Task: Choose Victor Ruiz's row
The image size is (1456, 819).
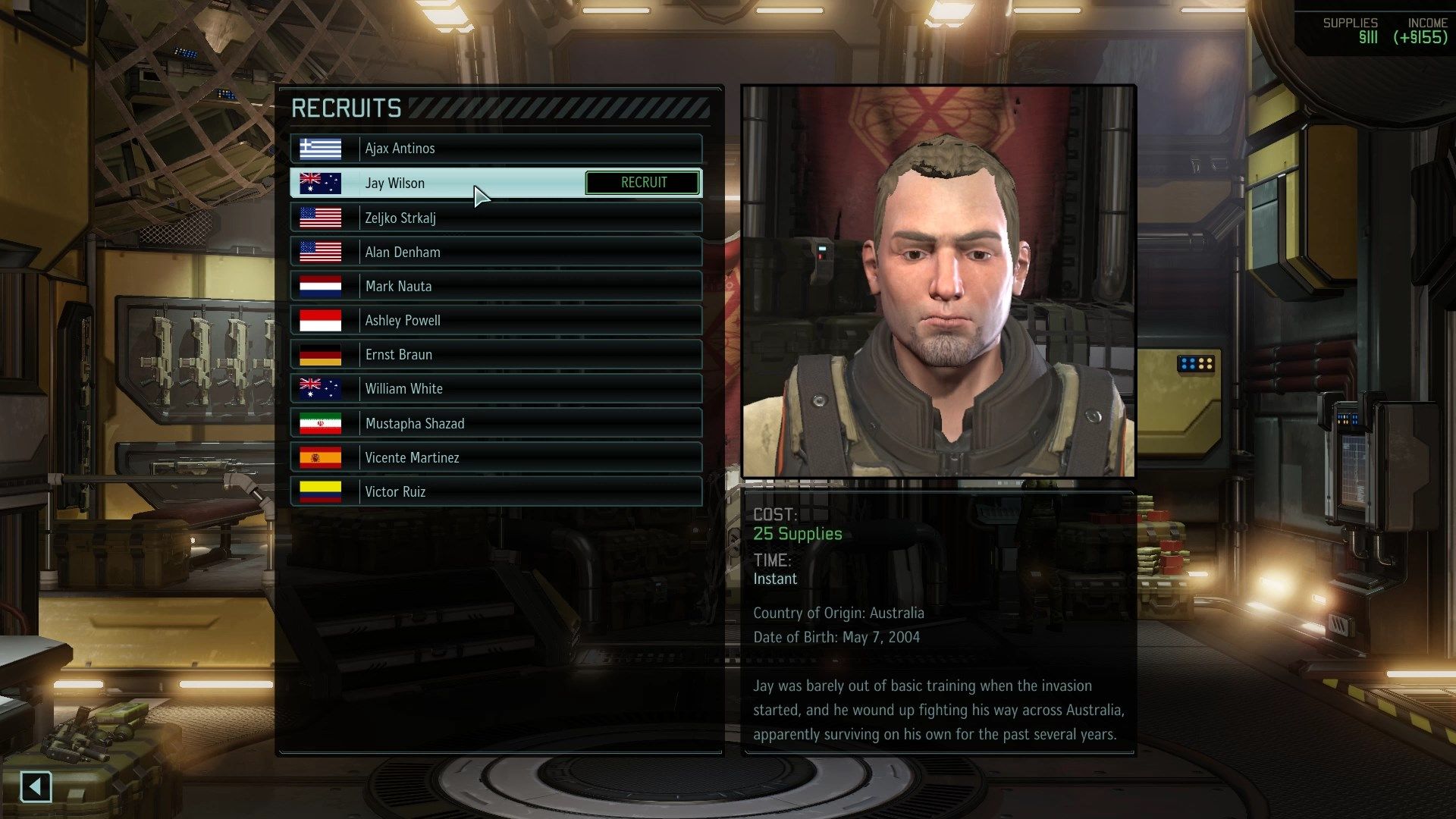Action: (x=496, y=491)
